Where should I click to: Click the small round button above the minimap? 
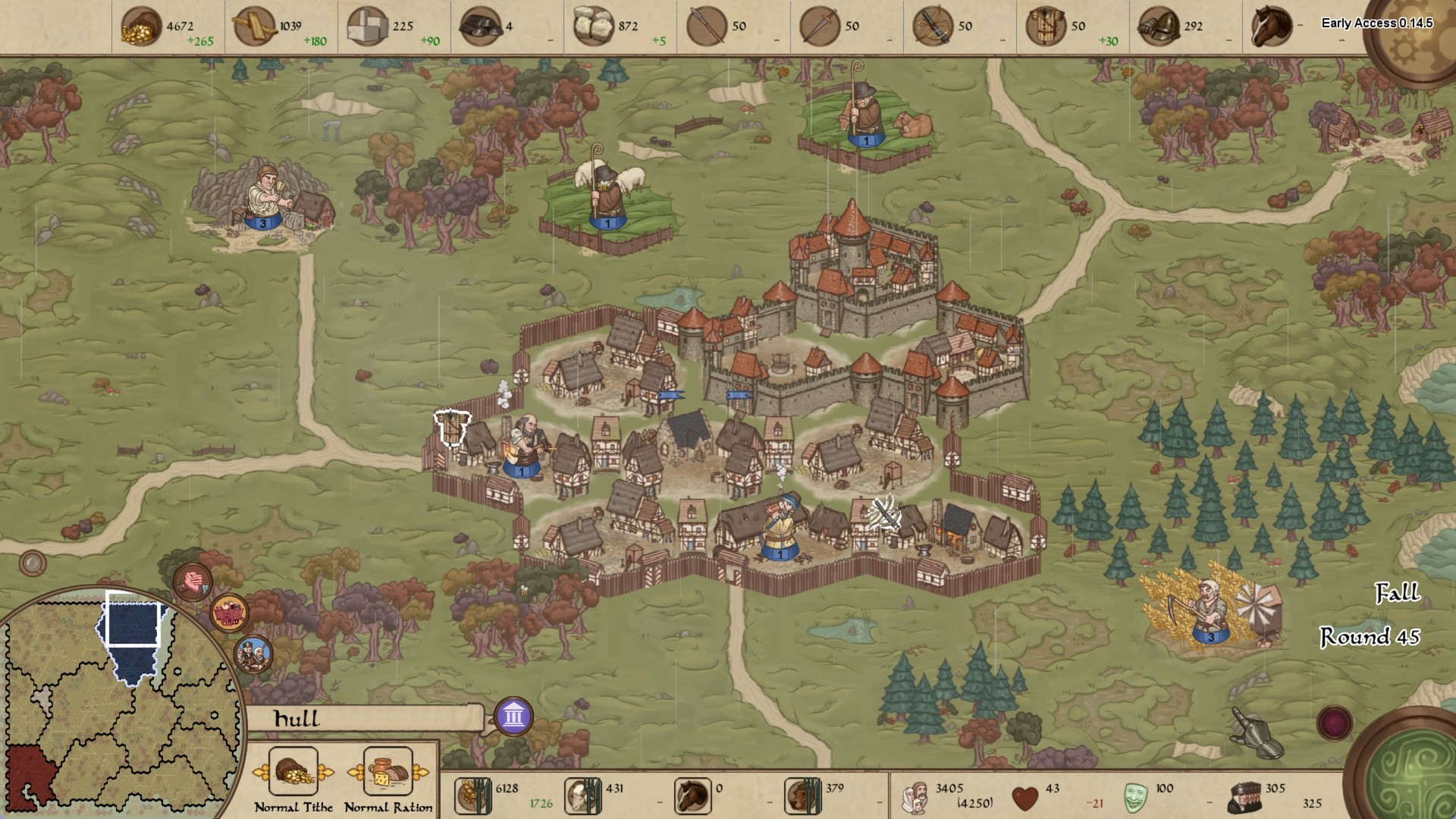coord(33,563)
